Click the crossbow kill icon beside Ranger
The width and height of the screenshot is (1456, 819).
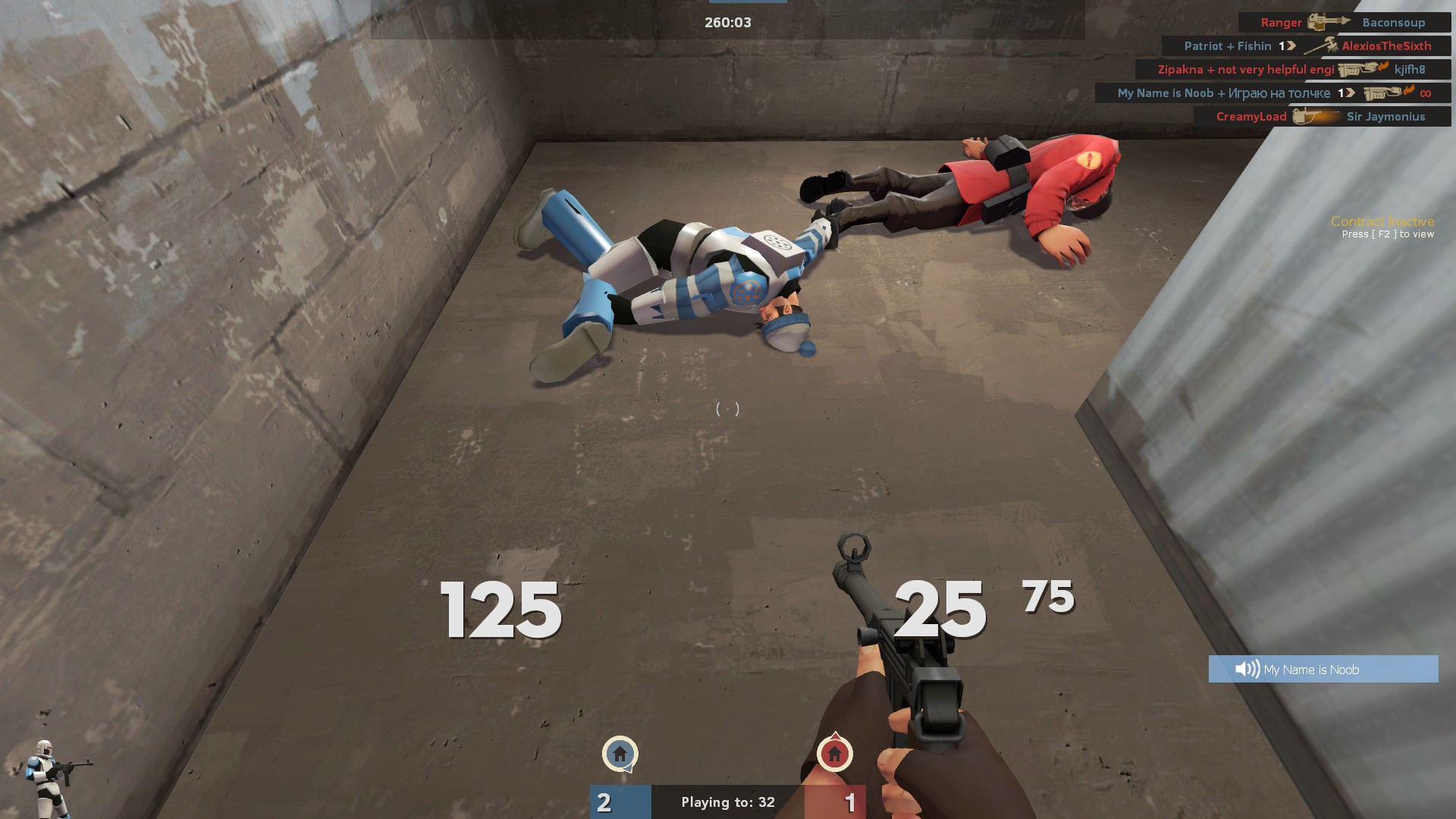point(1329,23)
